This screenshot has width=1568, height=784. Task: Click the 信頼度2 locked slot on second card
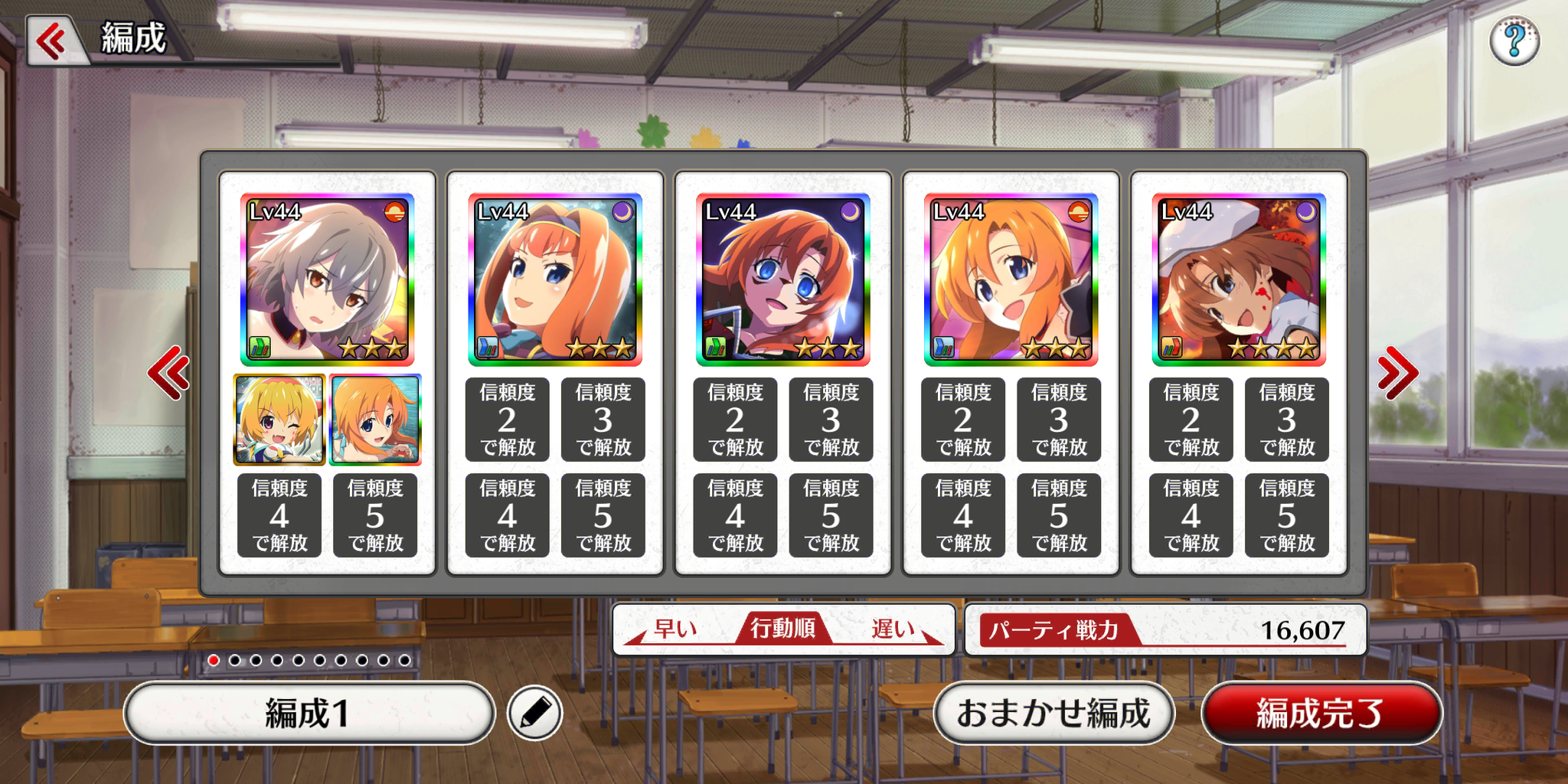pyautogui.click(x=508, y=420)
